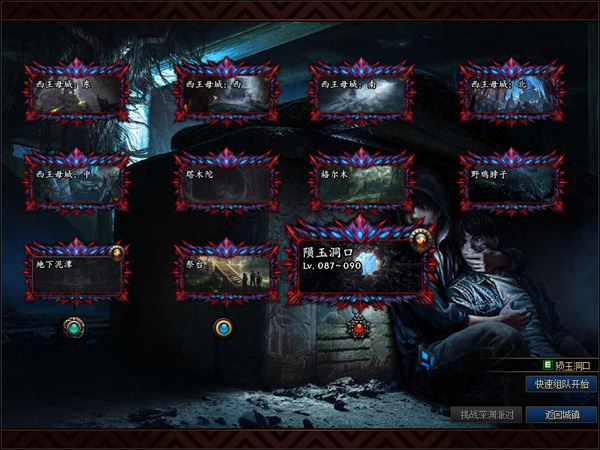This screenshot has height=450, width=600.
Task: Click the blue gem under 祭台
Action: (x=223, y=326)
